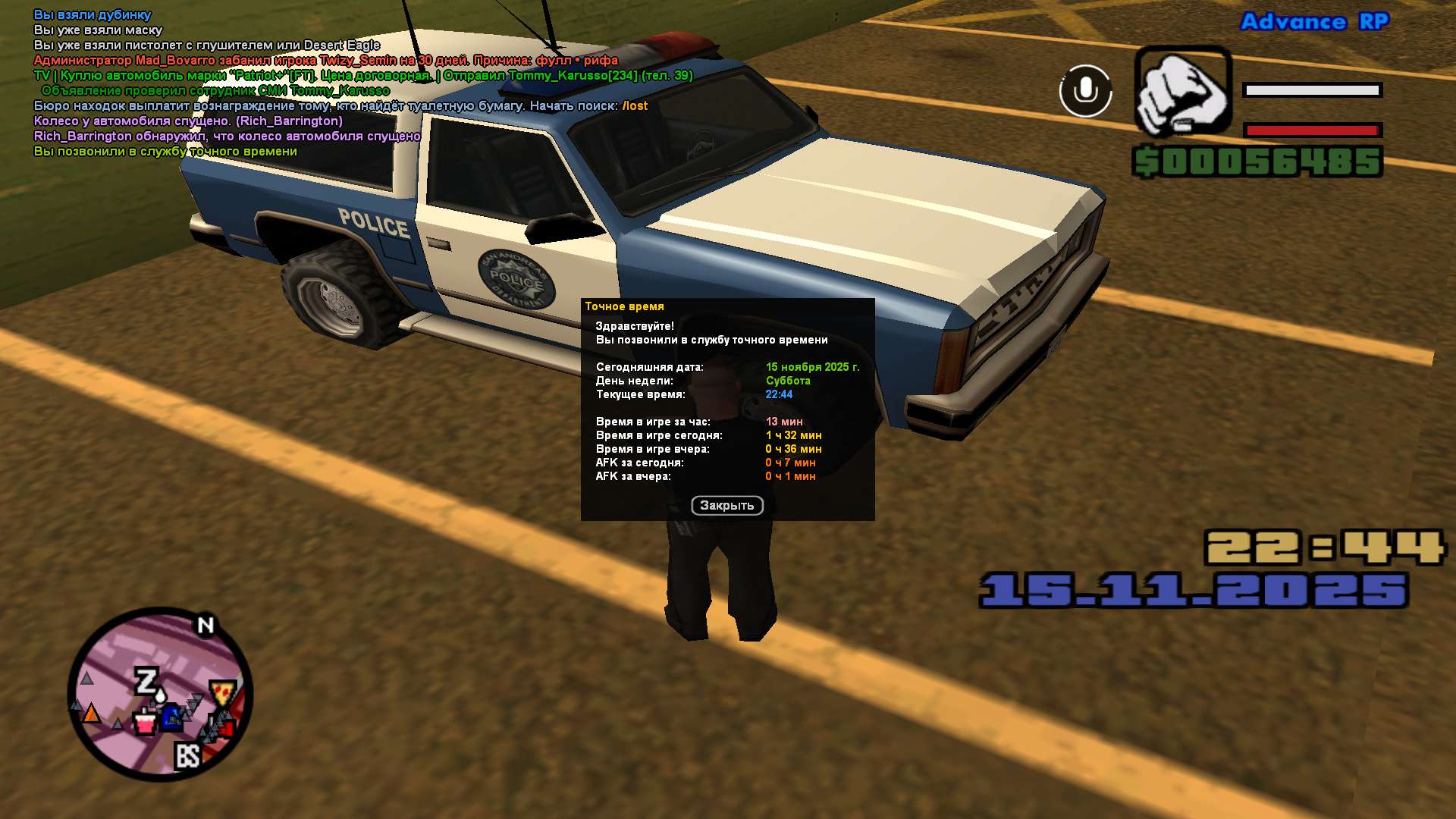
Task: Click the Advance RP server logo
Action: click(1314, 22)
